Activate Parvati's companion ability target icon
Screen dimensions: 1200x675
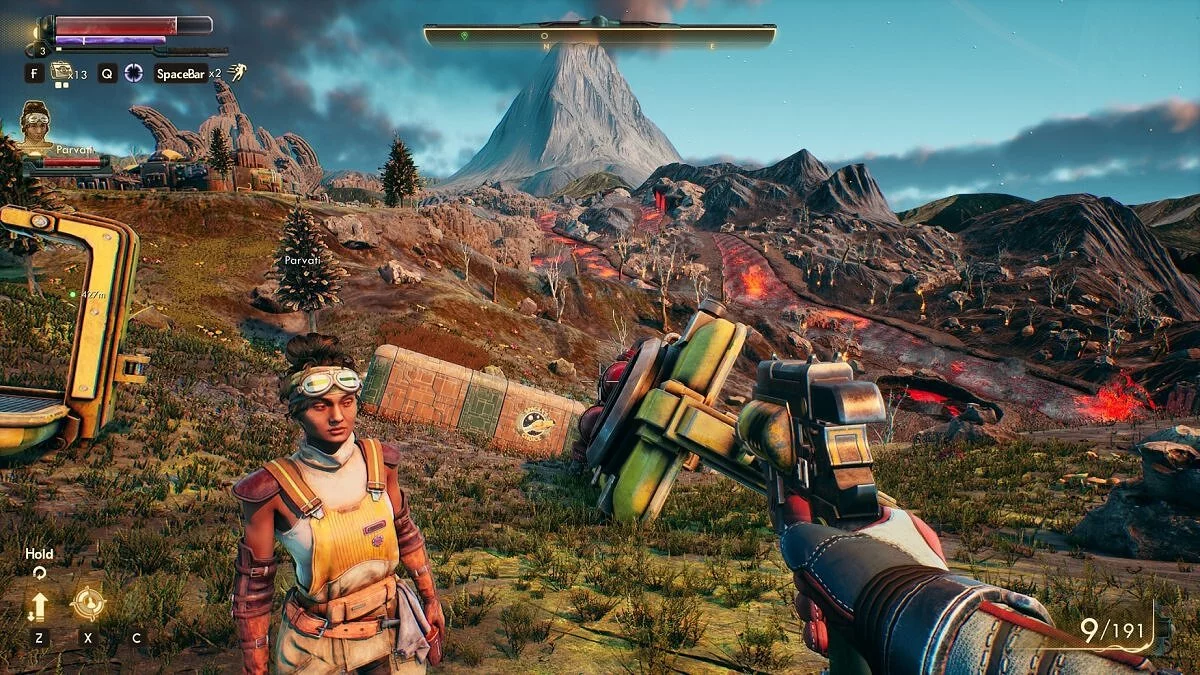tap(88, 603)
